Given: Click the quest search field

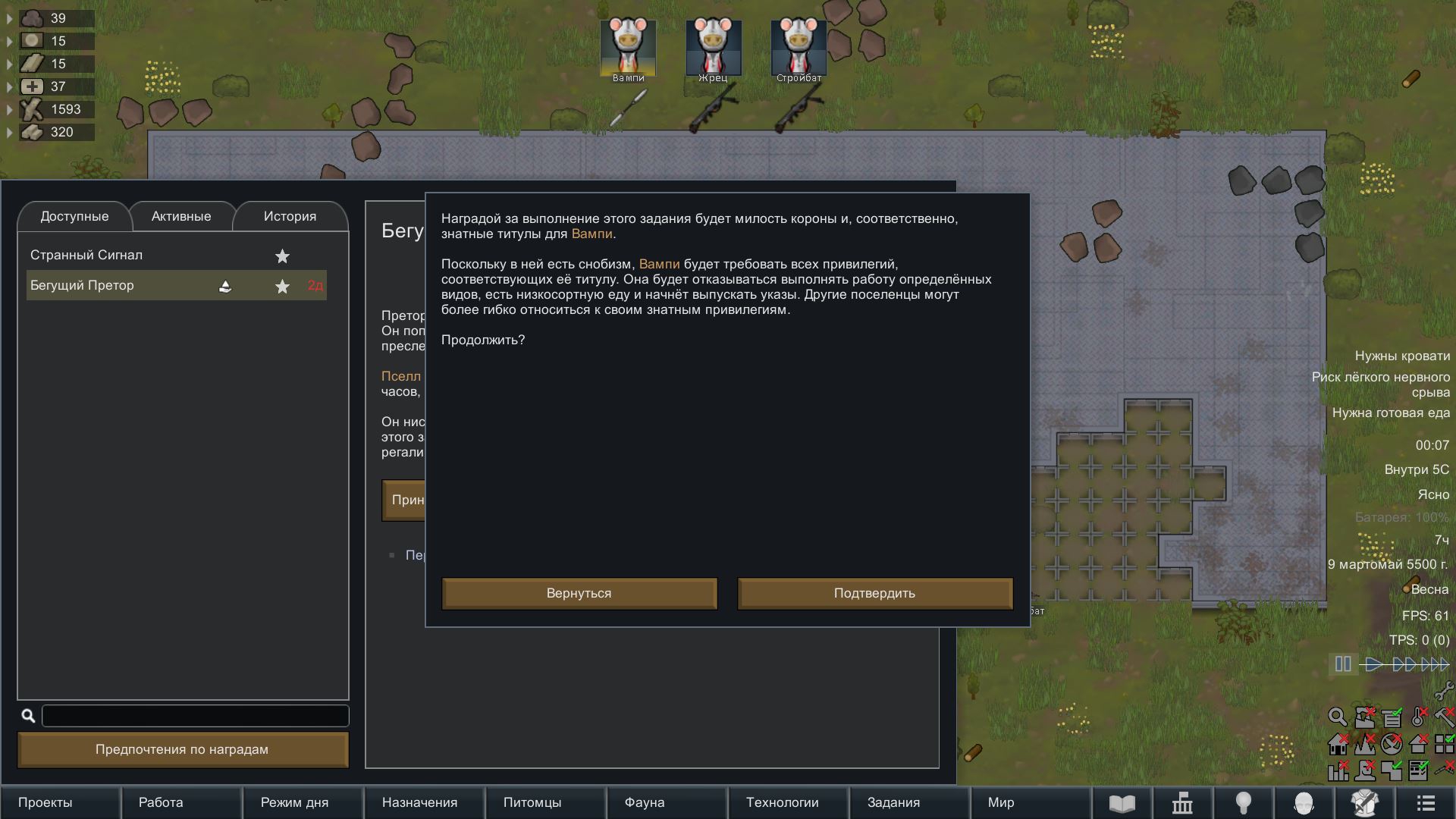Looking at the screenshot, I should [x=195, y=715].
